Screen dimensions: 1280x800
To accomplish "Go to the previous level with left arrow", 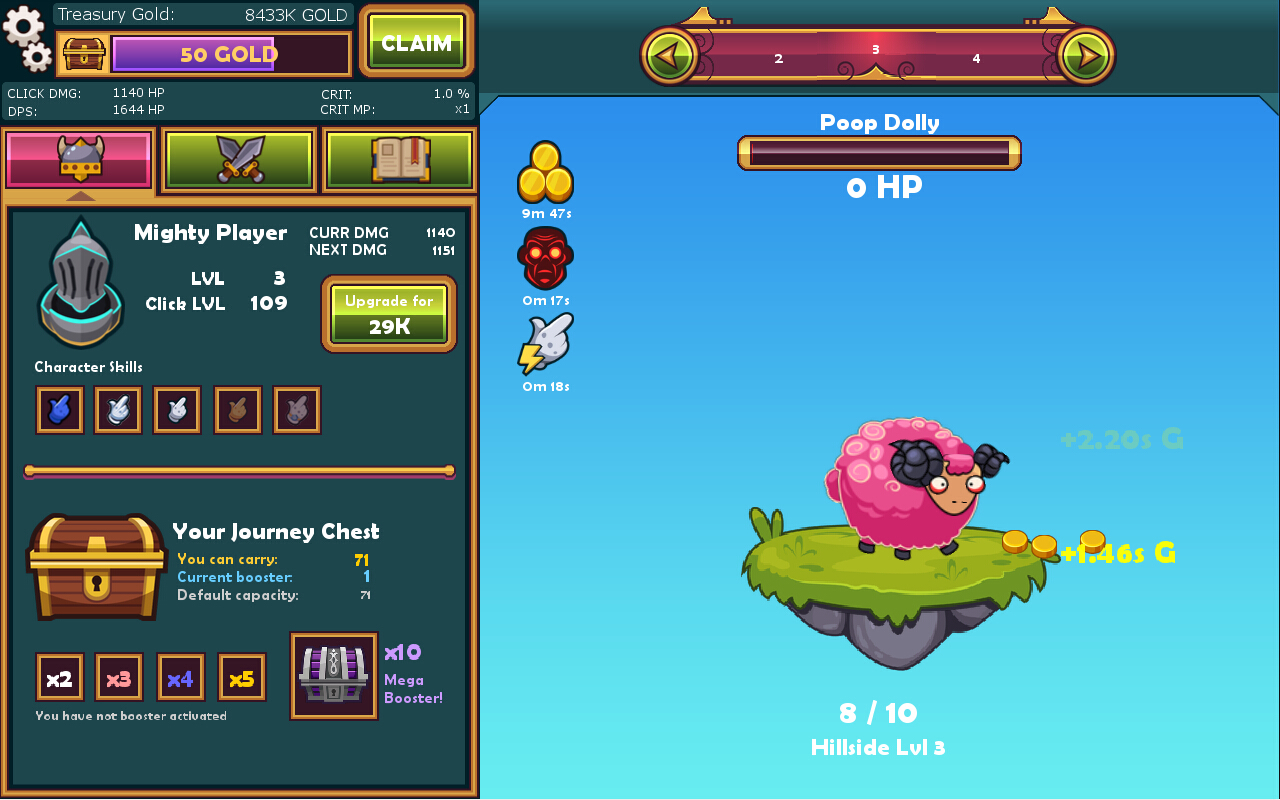I will pyautogui.click(x=671, y=55).
